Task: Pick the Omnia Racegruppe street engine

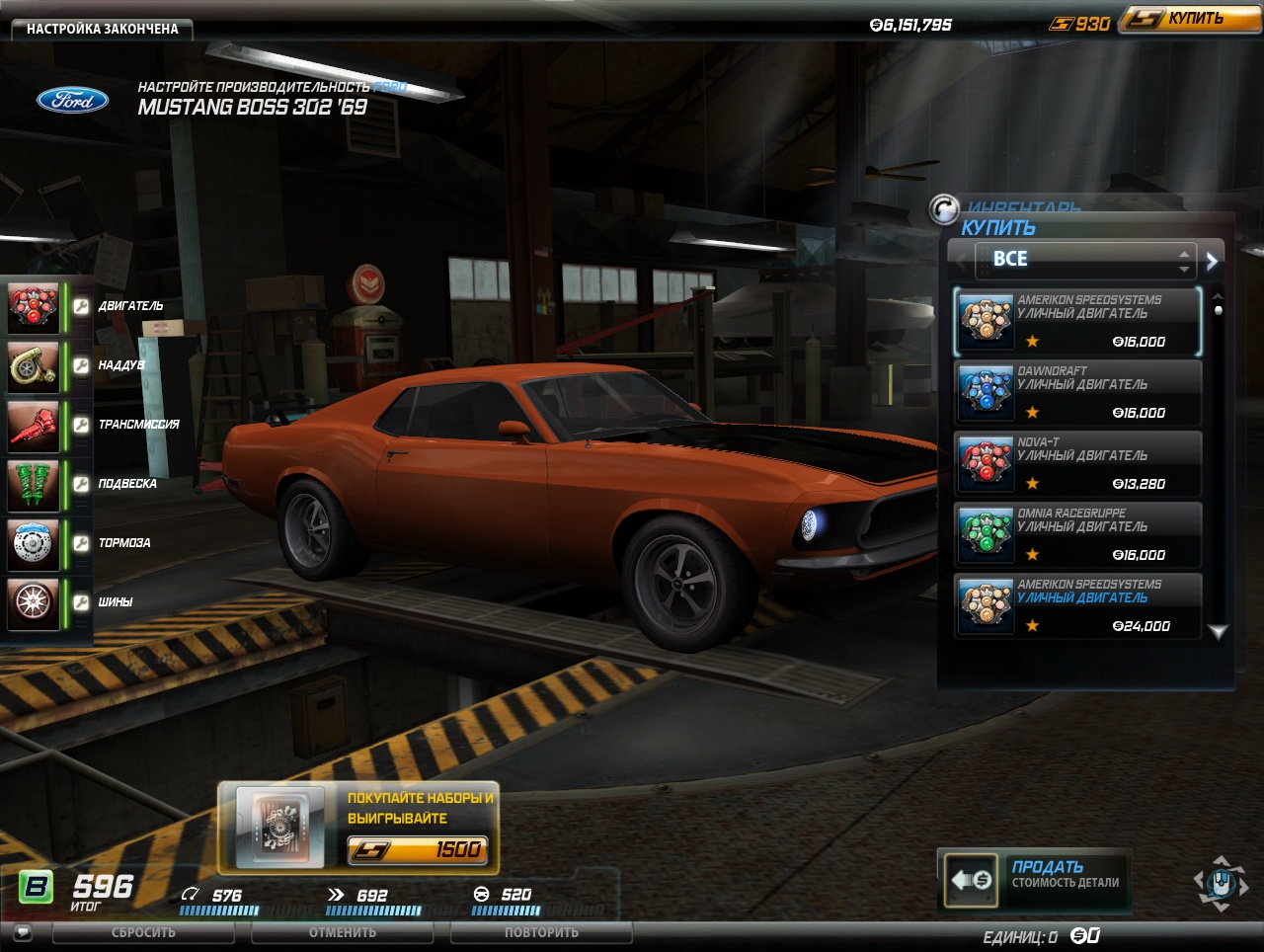Action: [x=1077, y=534]
